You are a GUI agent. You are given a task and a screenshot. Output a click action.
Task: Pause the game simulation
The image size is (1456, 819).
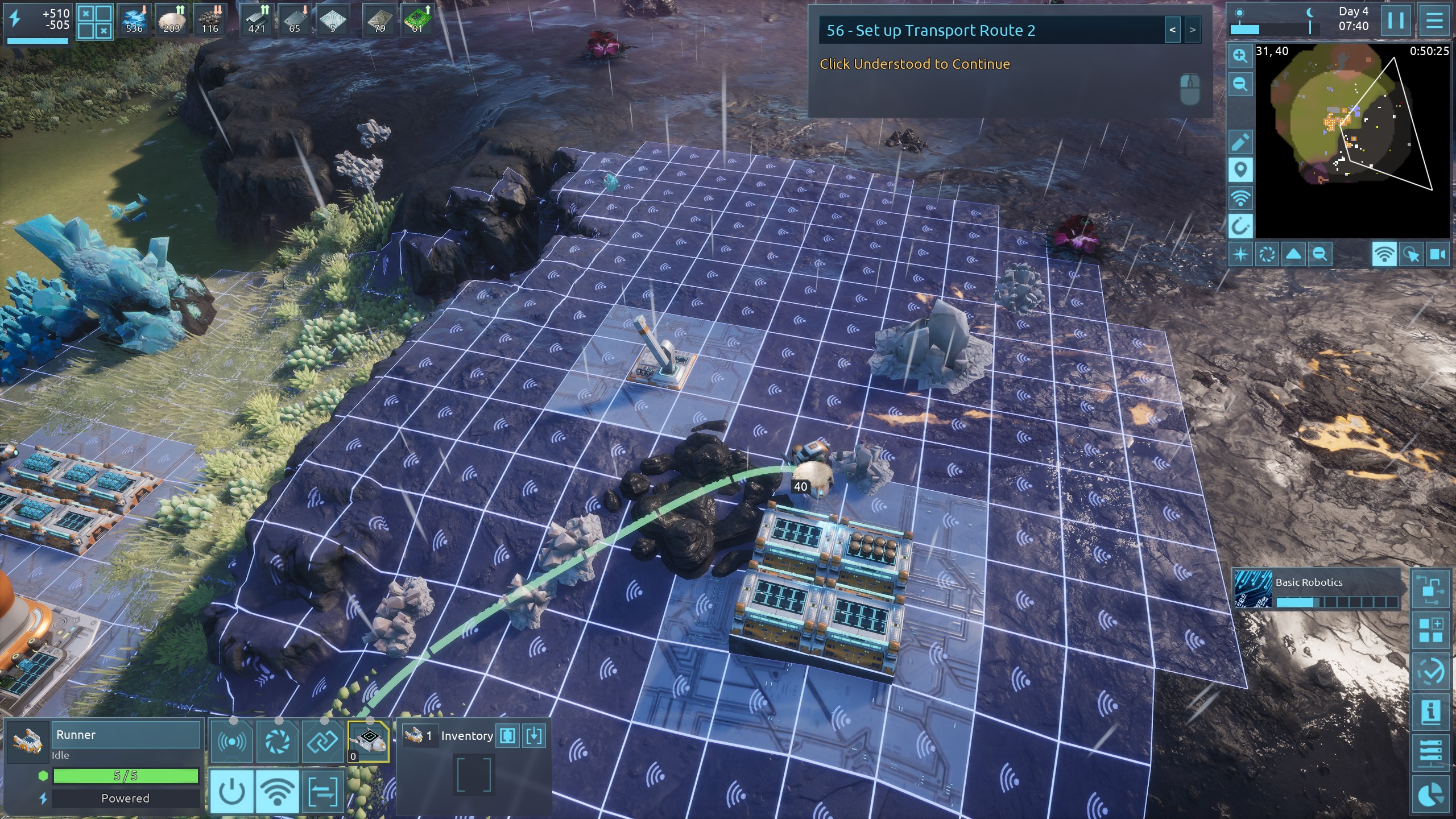tap(1396, 21)
